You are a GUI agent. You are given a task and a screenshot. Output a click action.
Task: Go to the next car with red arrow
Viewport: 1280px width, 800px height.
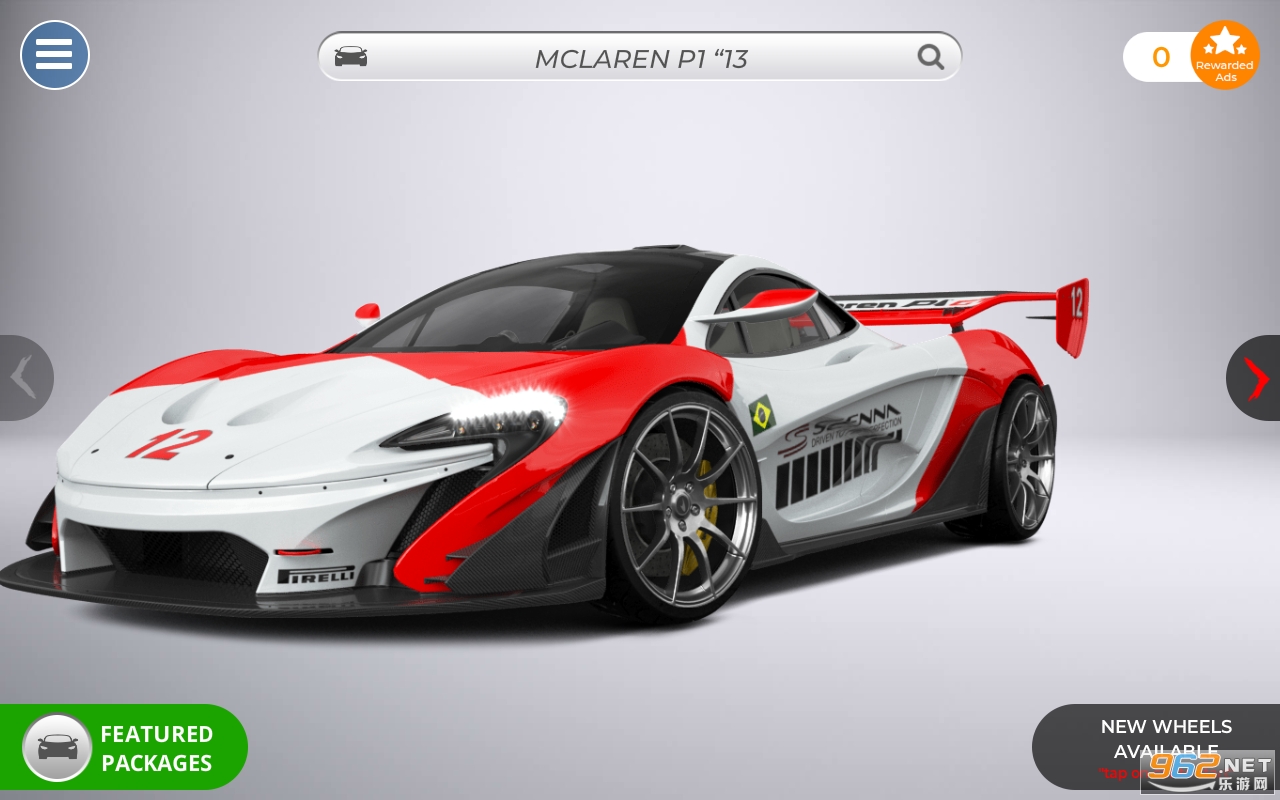tap(1255, 378)
